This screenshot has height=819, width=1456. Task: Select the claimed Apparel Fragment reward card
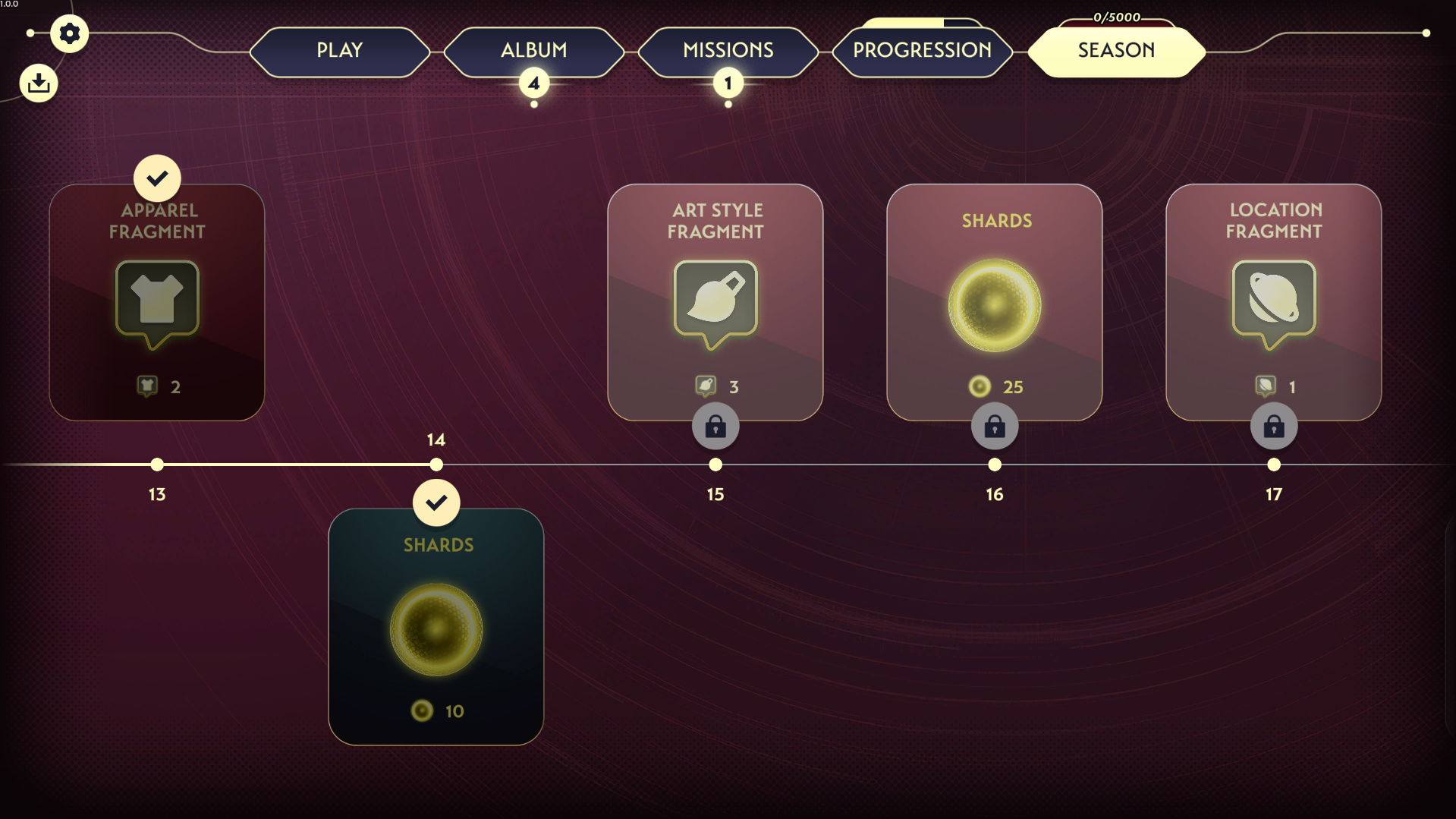[x=157, y=302]
